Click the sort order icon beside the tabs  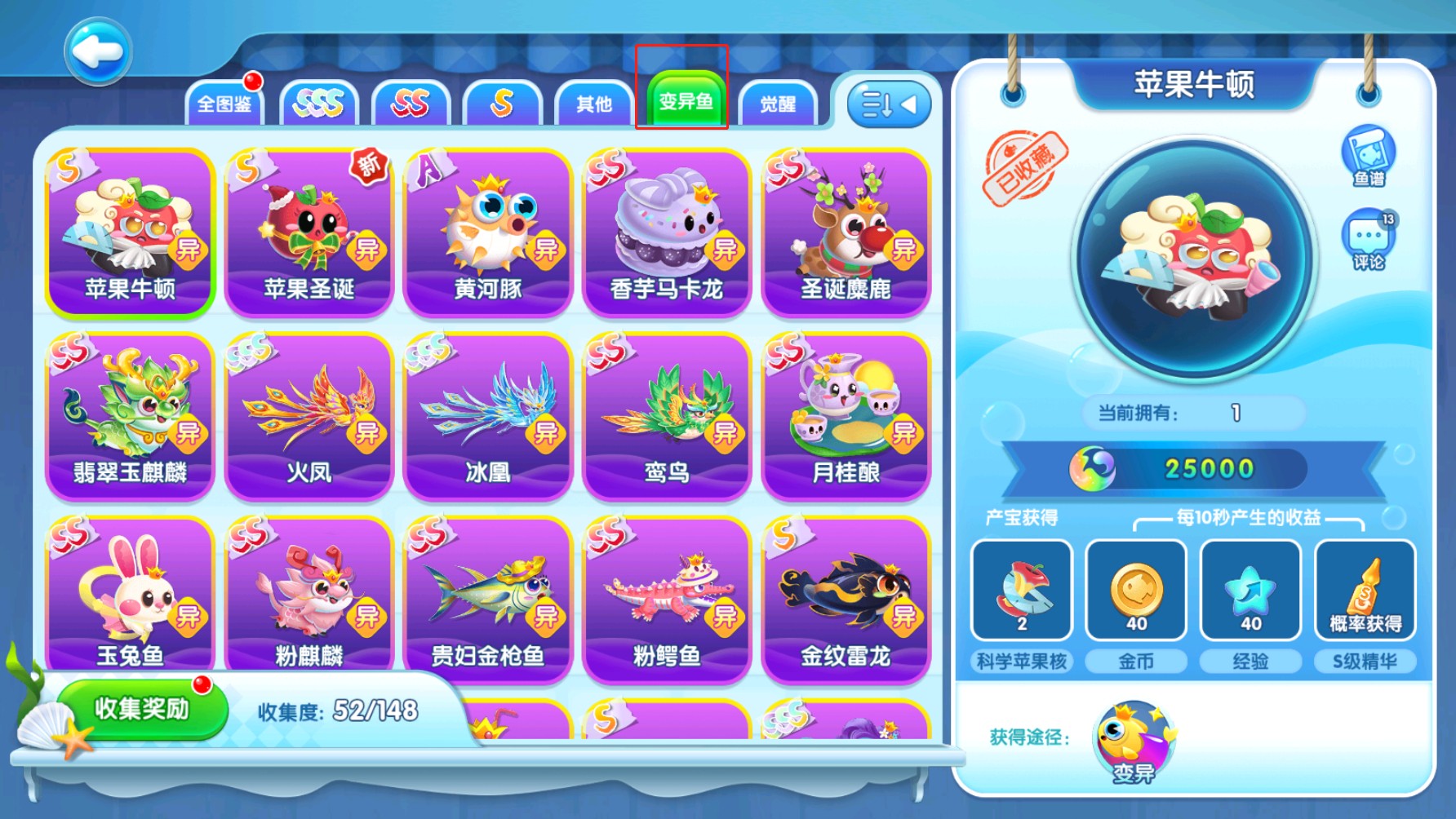click(886, 104)
